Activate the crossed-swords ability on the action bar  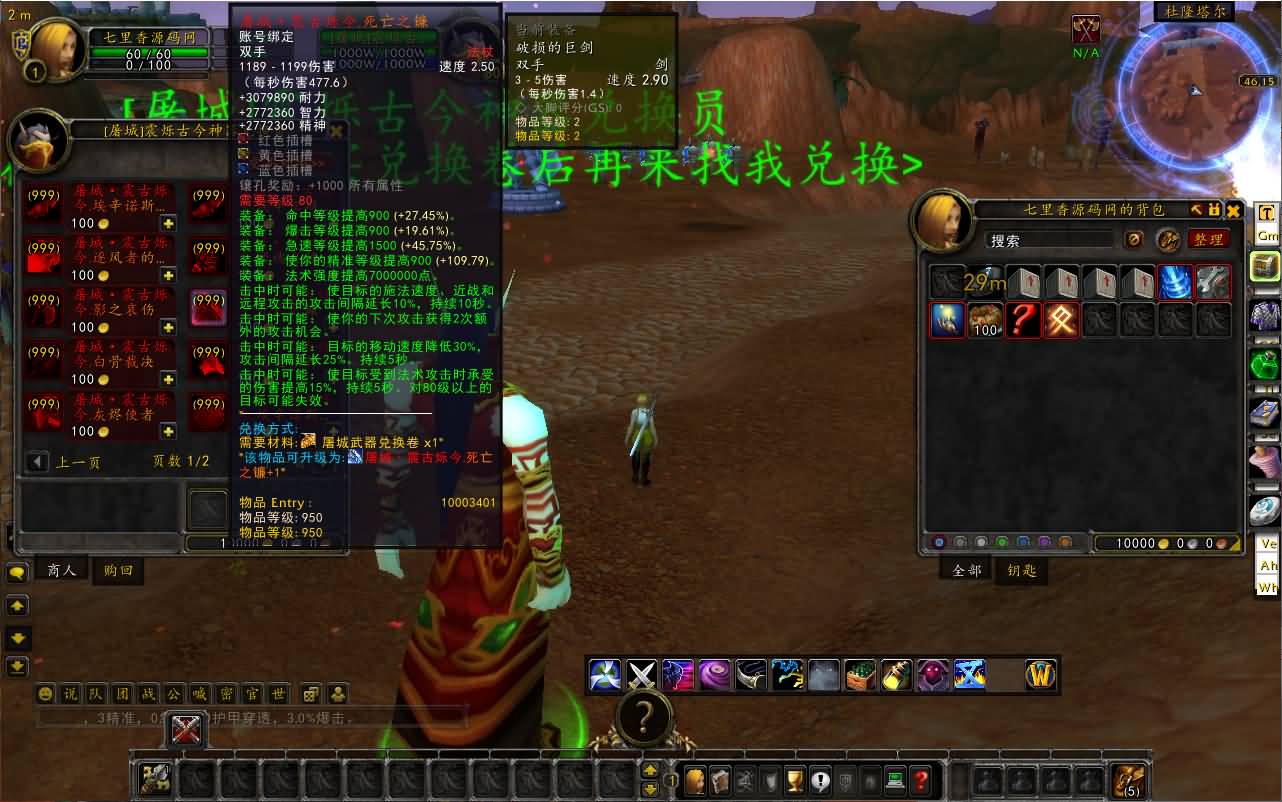tap(641, 675)
